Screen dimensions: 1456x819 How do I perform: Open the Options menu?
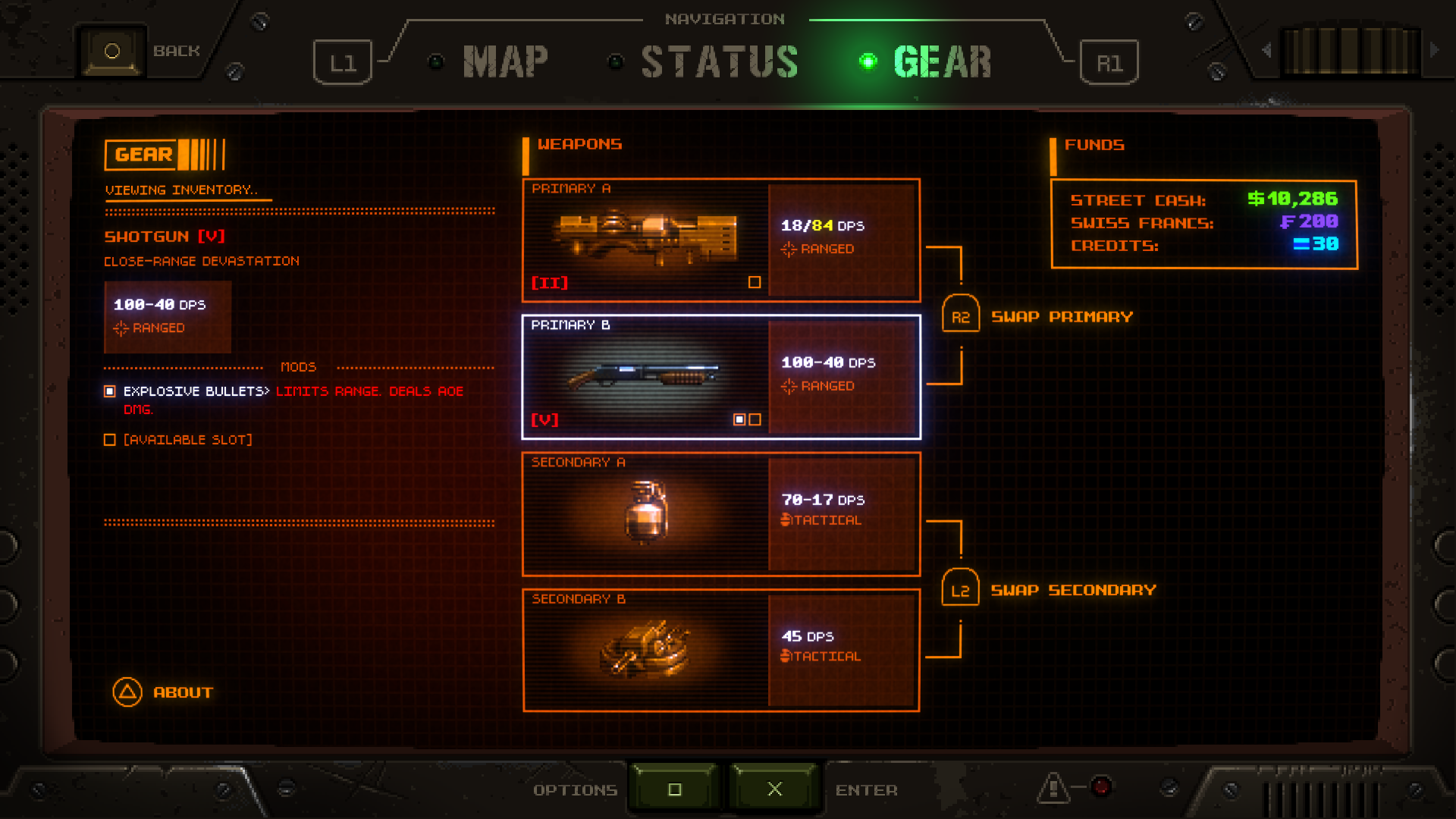coord(576,790)
